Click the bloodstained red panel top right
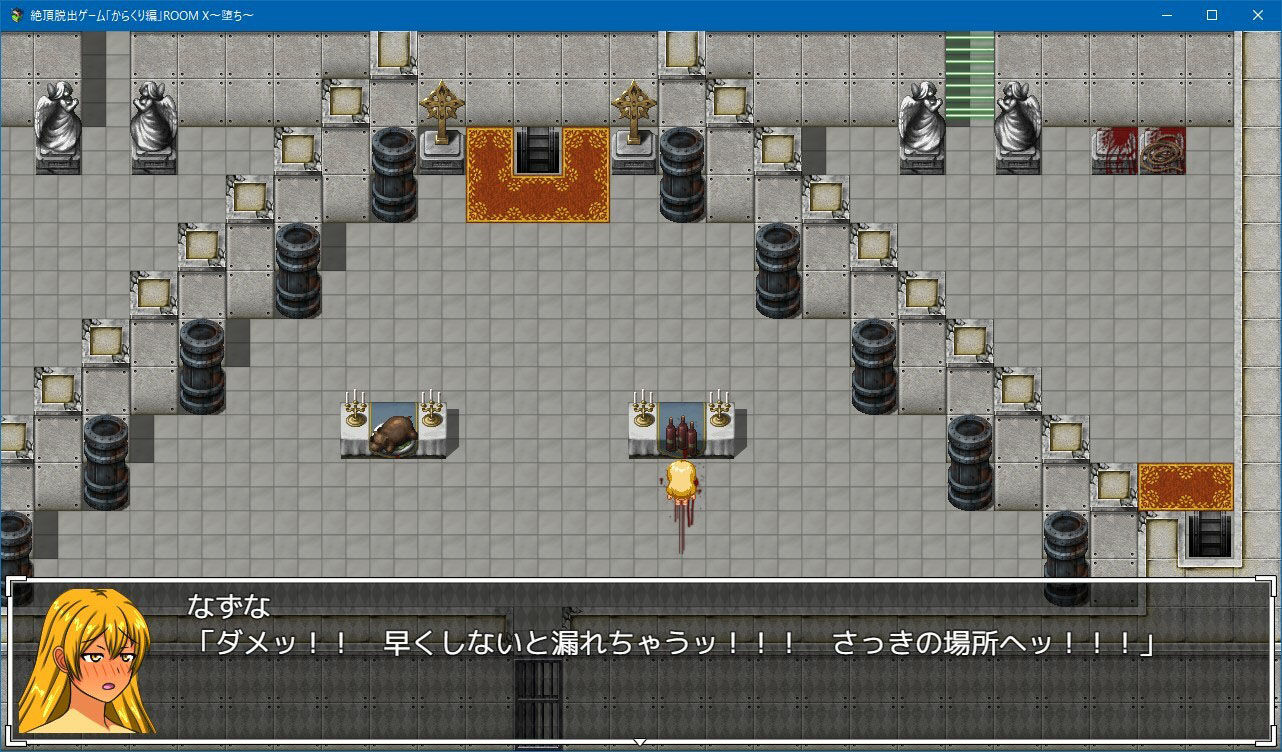1282x752 pixels. 1113,152
